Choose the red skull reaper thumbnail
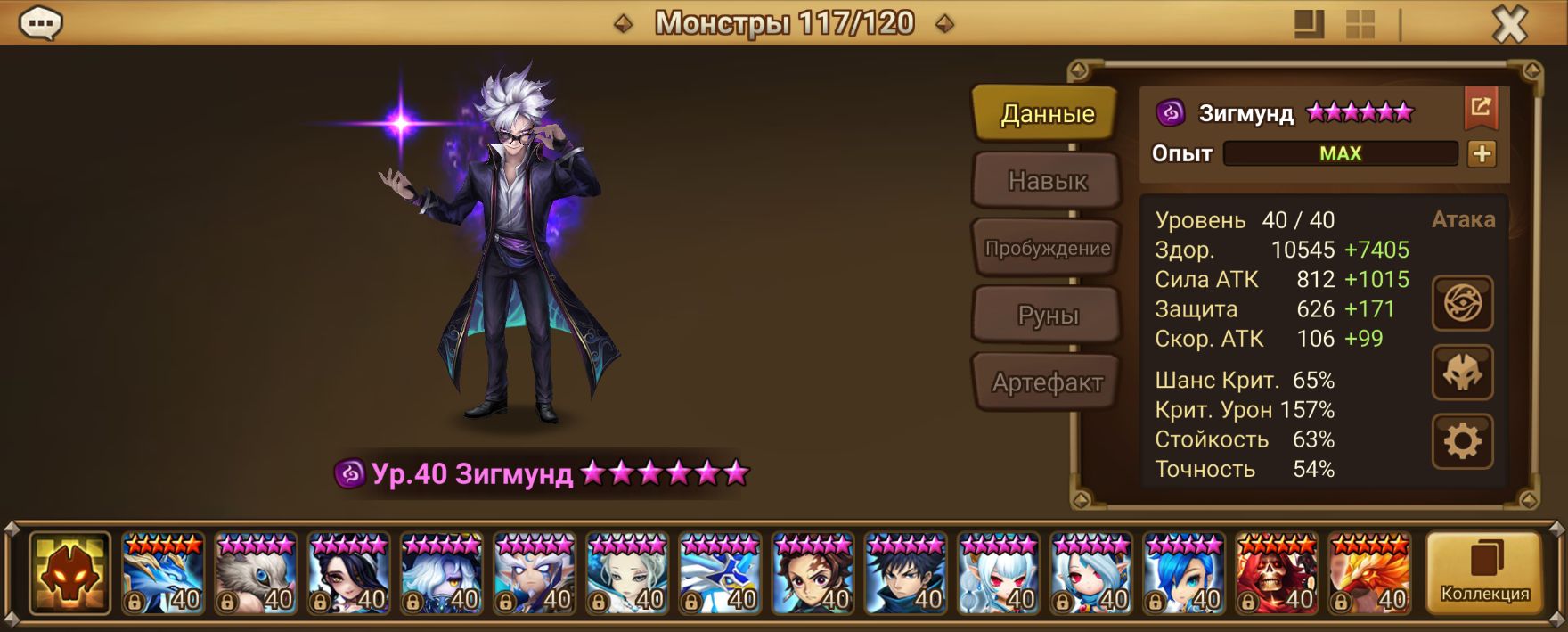Screen dimensions: 1568x632 click(x=1277, y=573)
